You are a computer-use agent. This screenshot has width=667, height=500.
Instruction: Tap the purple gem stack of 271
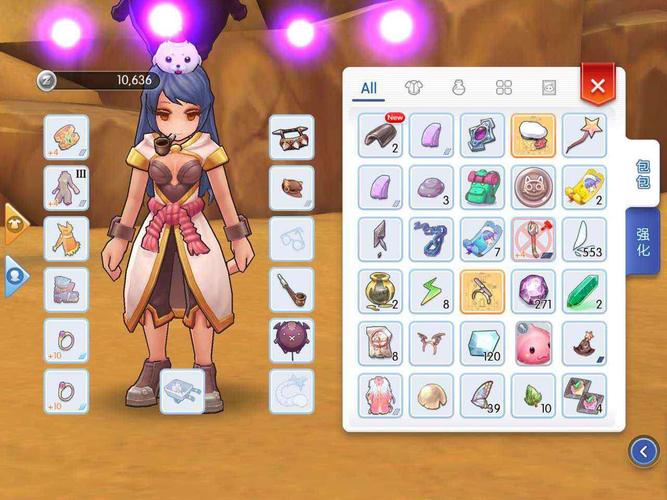(533, 290)
